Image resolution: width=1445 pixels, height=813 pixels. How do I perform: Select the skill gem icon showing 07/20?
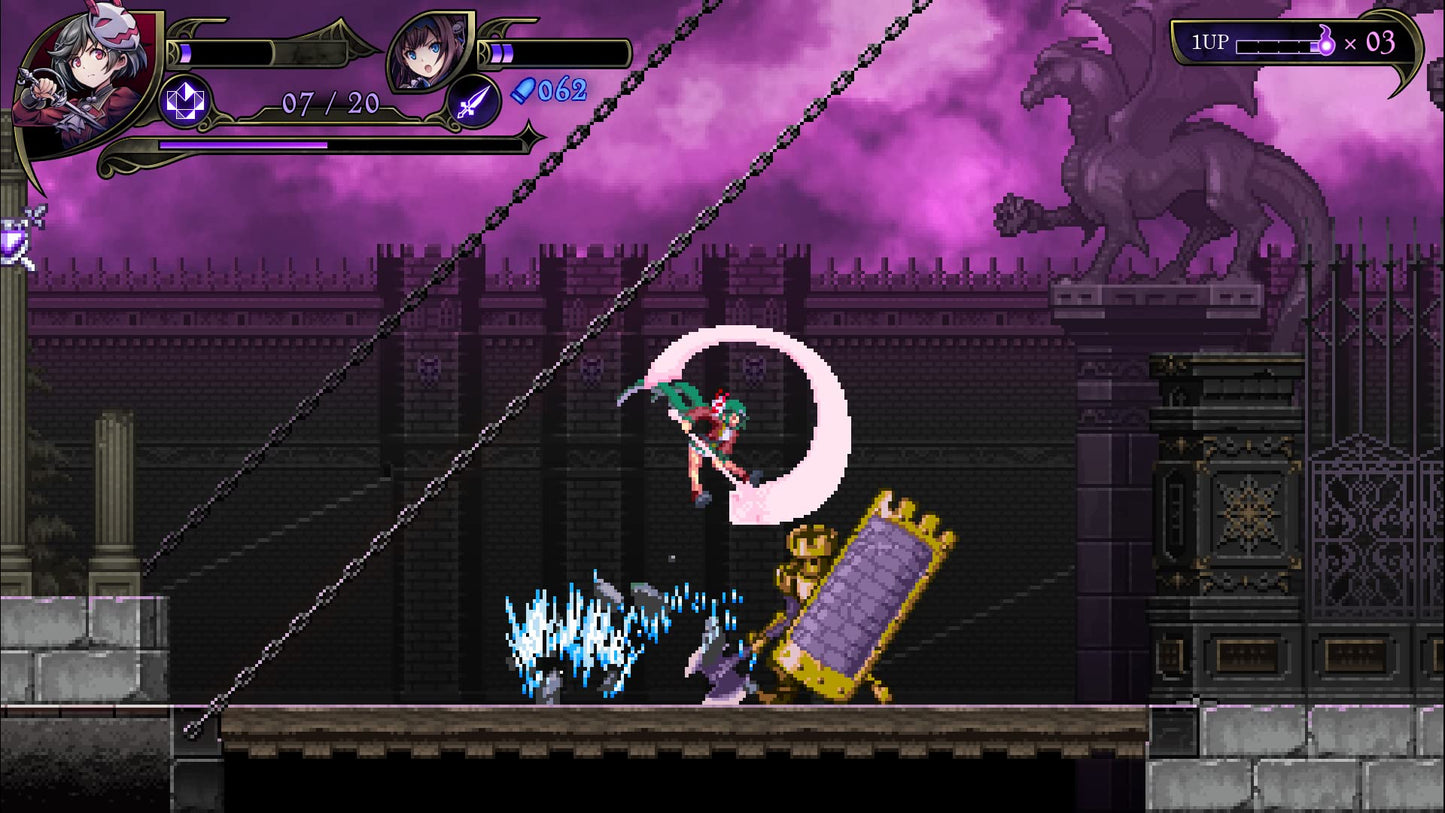[186, 101]
